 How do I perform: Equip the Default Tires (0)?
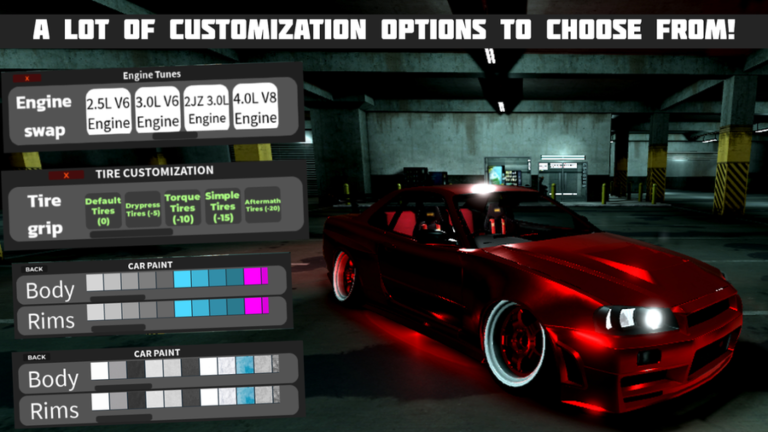103,208
